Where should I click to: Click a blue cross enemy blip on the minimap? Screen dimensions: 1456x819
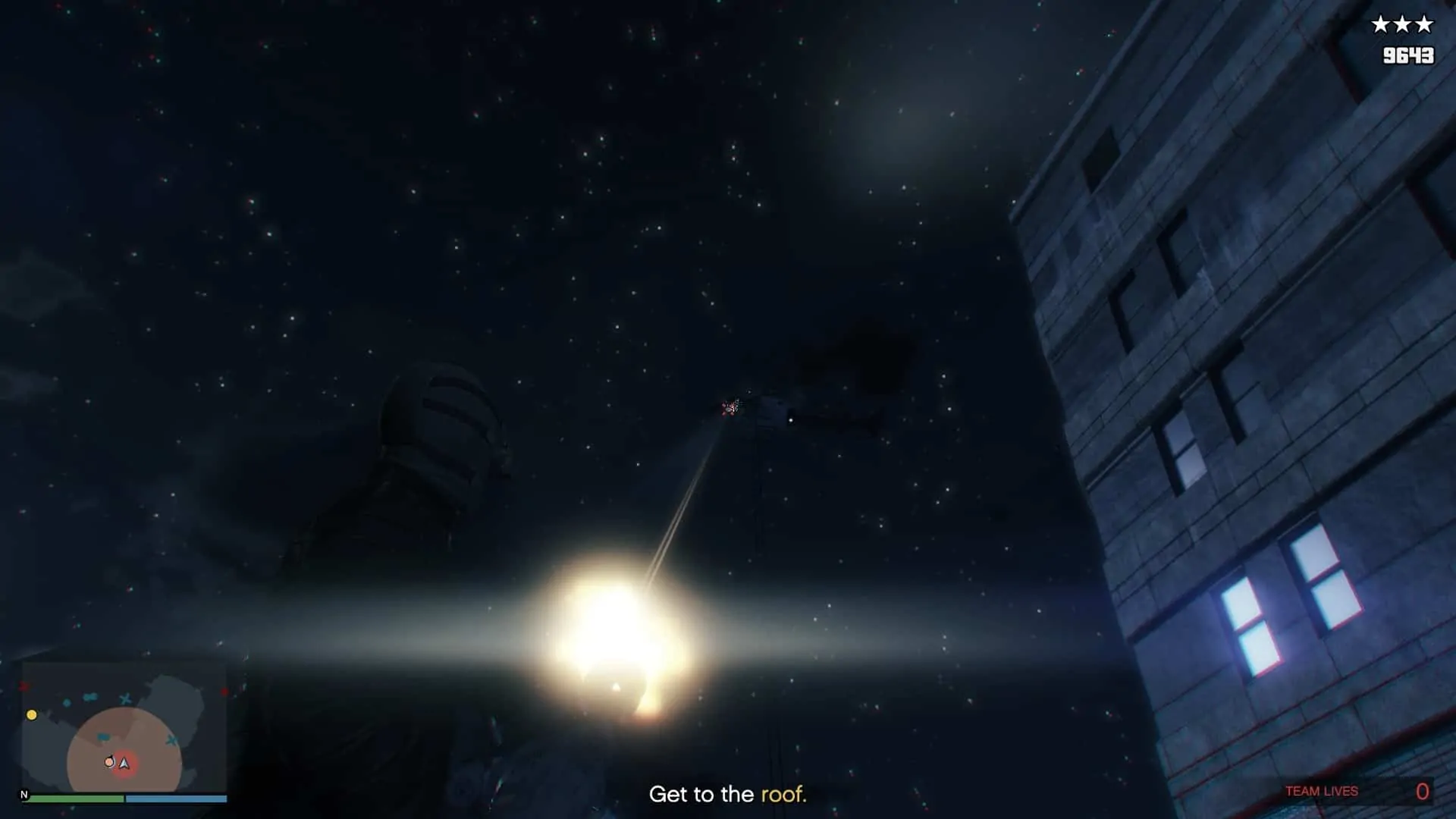pos(125,698)
